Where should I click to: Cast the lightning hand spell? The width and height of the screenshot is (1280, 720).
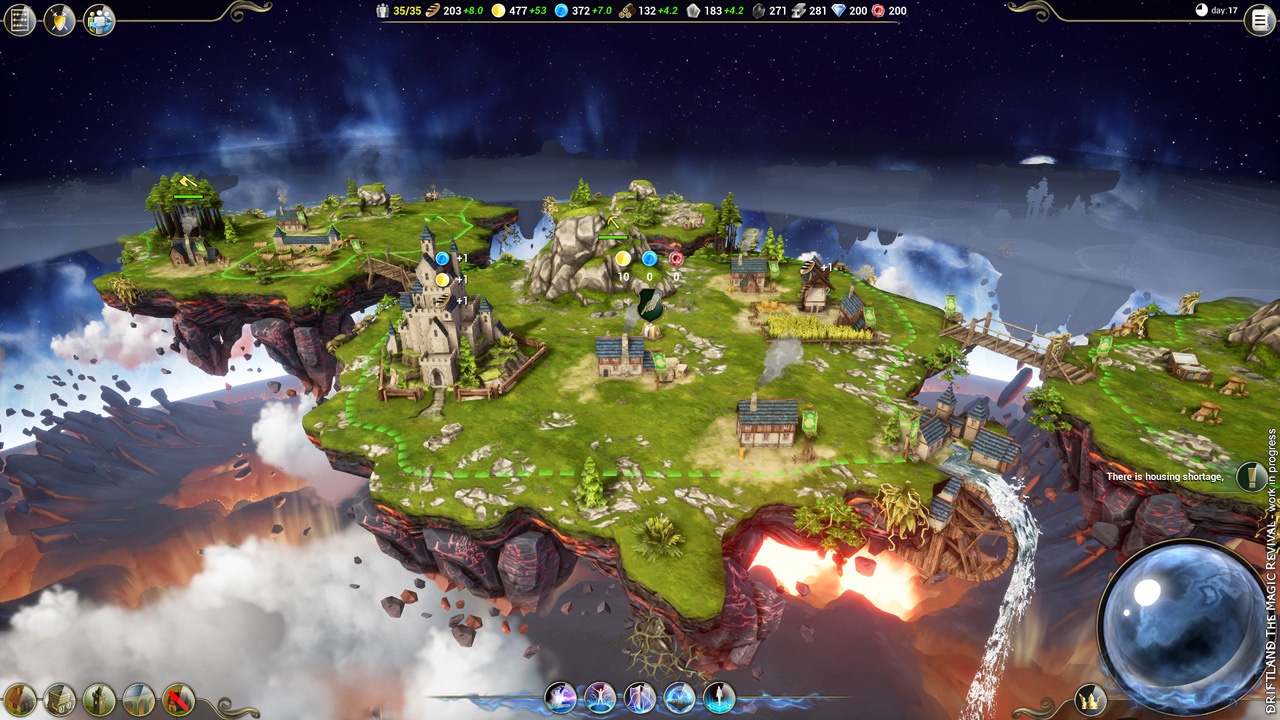tap(560, 697)
